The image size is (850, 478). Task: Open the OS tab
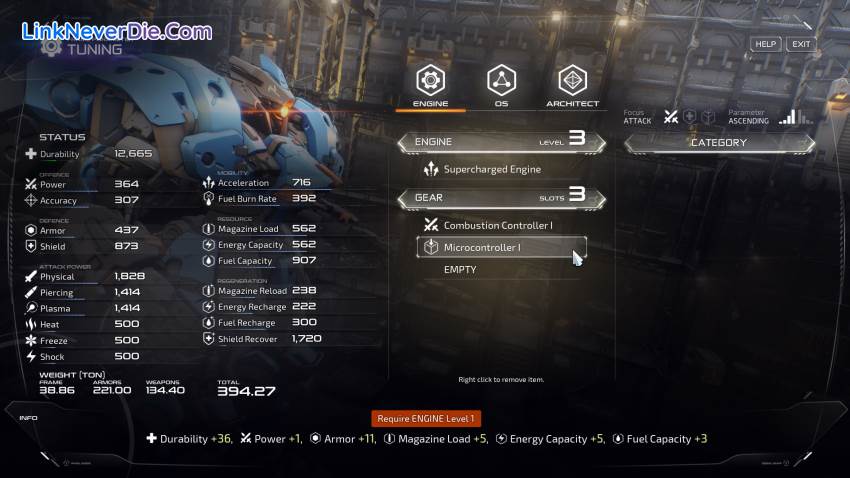tap(501, 84)
